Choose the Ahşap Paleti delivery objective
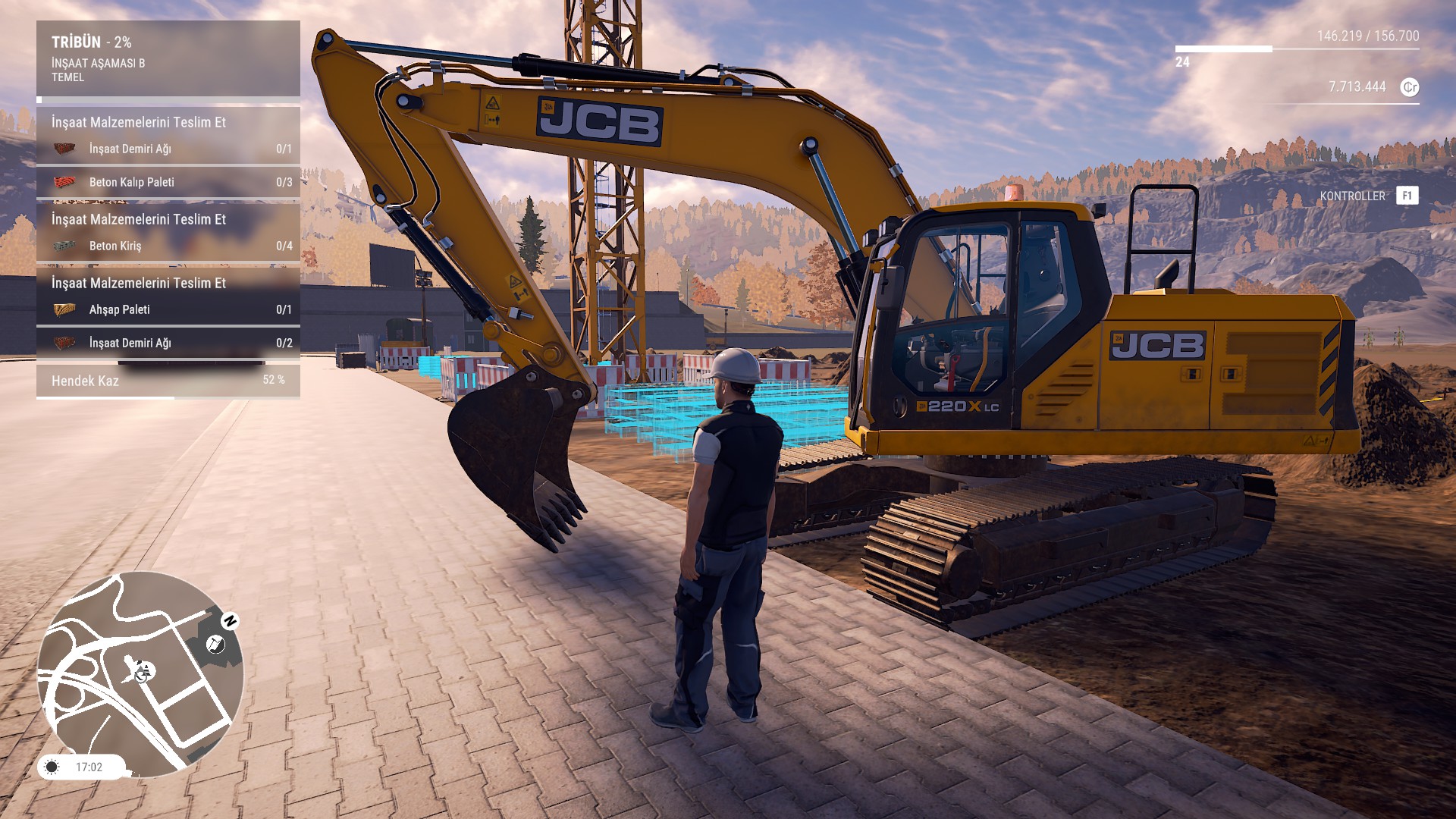1456x819 pixels. (x=168, y=309)
